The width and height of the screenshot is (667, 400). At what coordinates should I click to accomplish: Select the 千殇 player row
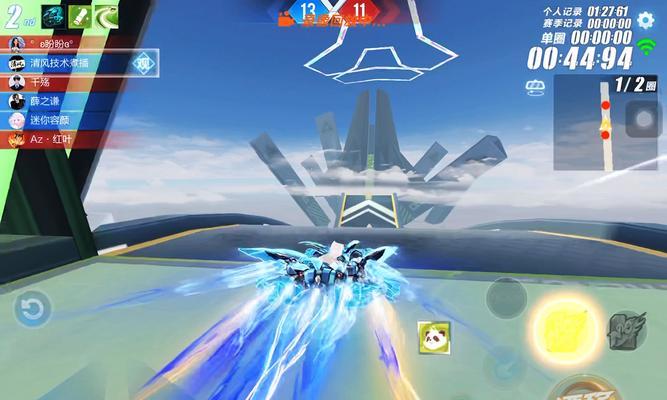pos(45,82)
